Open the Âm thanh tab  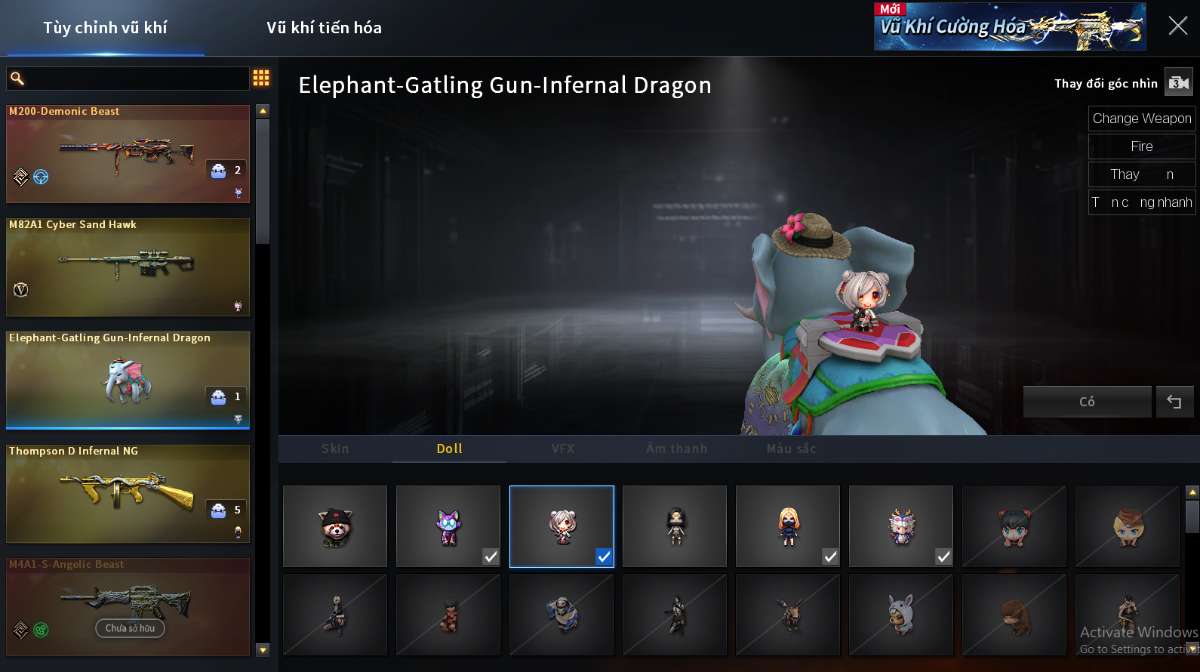(676, 449)
